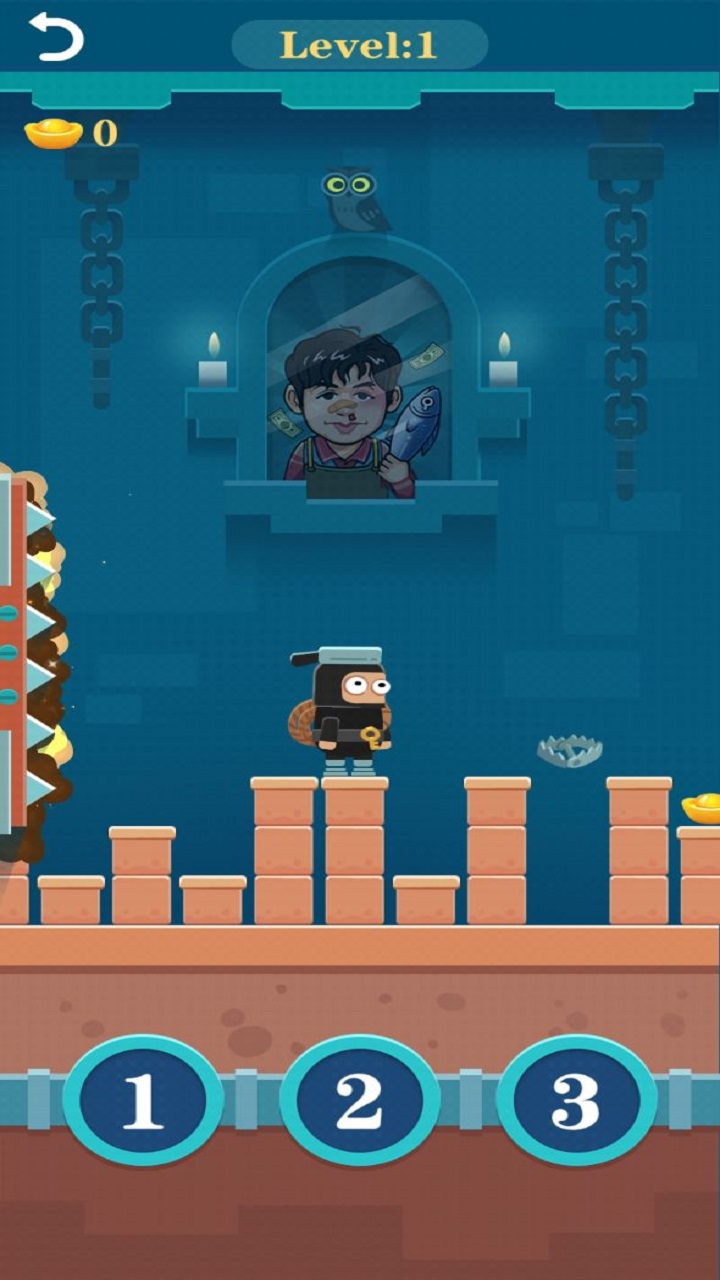The height and width of the screenshot is (1280, 720).
Task: Choose the round button numbered 1
Action: point(143,1101)
